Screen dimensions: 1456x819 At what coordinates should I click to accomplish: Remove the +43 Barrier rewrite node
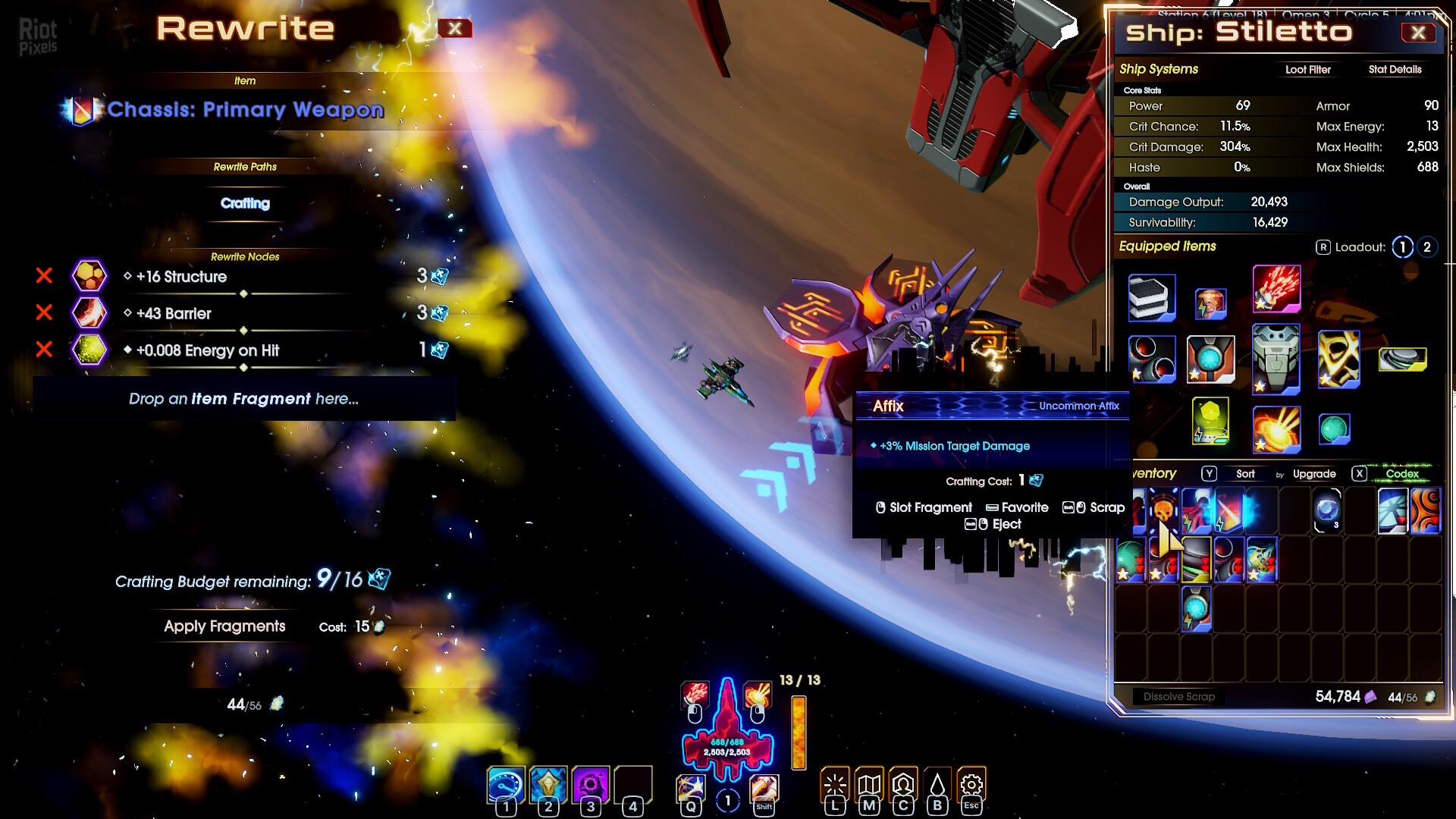click(44, 312)
